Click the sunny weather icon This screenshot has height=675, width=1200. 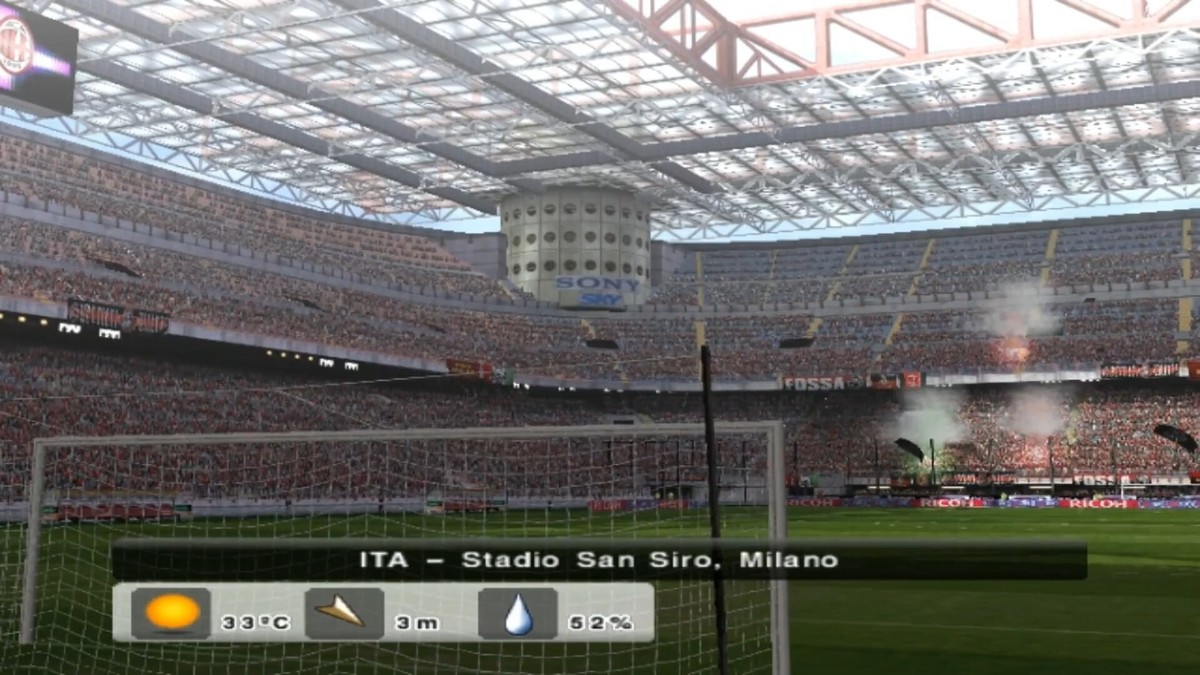click(x=171, y=613)
